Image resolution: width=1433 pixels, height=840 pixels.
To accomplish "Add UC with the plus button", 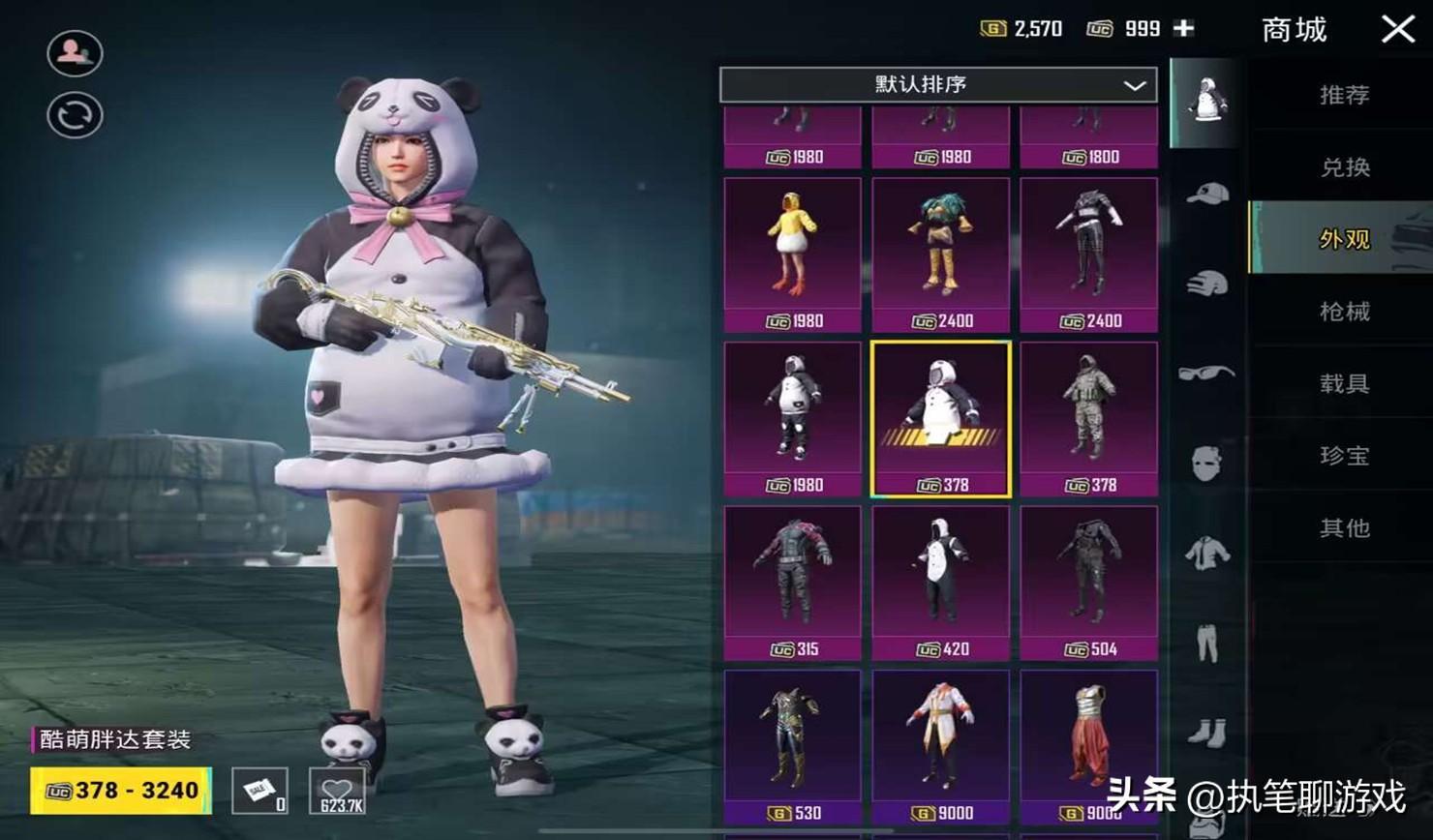I will (1183, 29).
